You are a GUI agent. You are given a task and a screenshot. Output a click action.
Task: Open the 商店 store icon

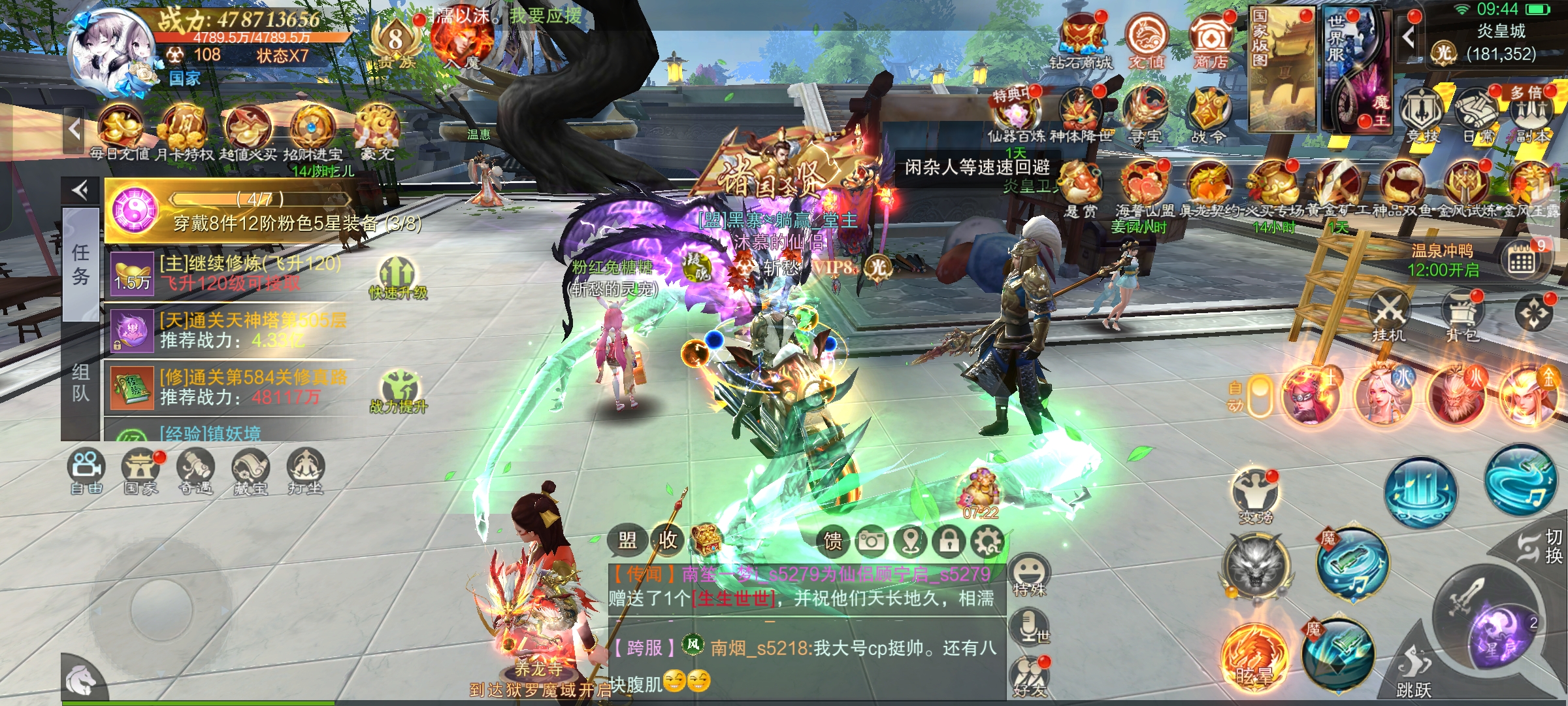(x=1210, y=41)
